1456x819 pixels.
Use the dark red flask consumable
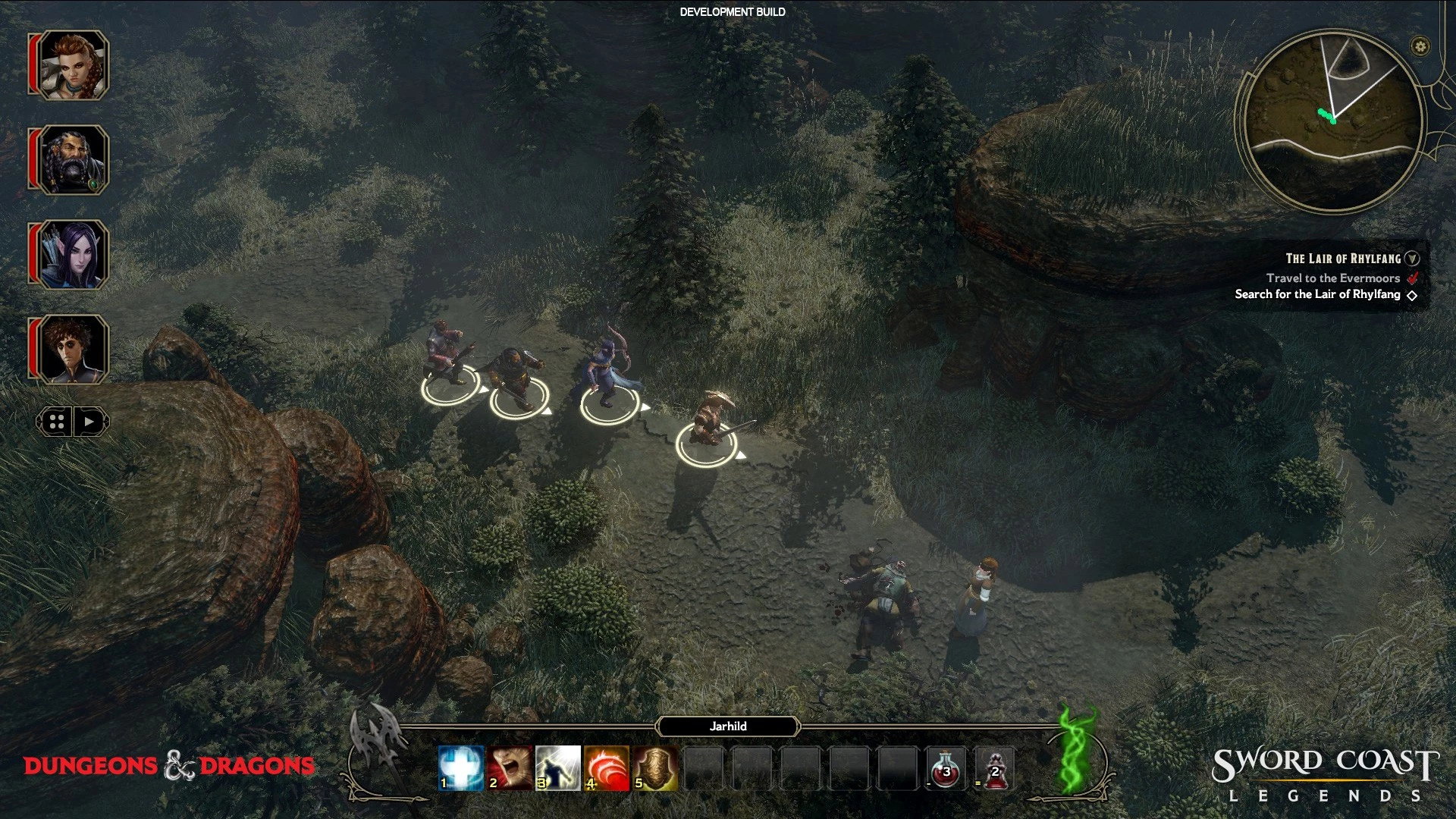[x=995, y=767]
